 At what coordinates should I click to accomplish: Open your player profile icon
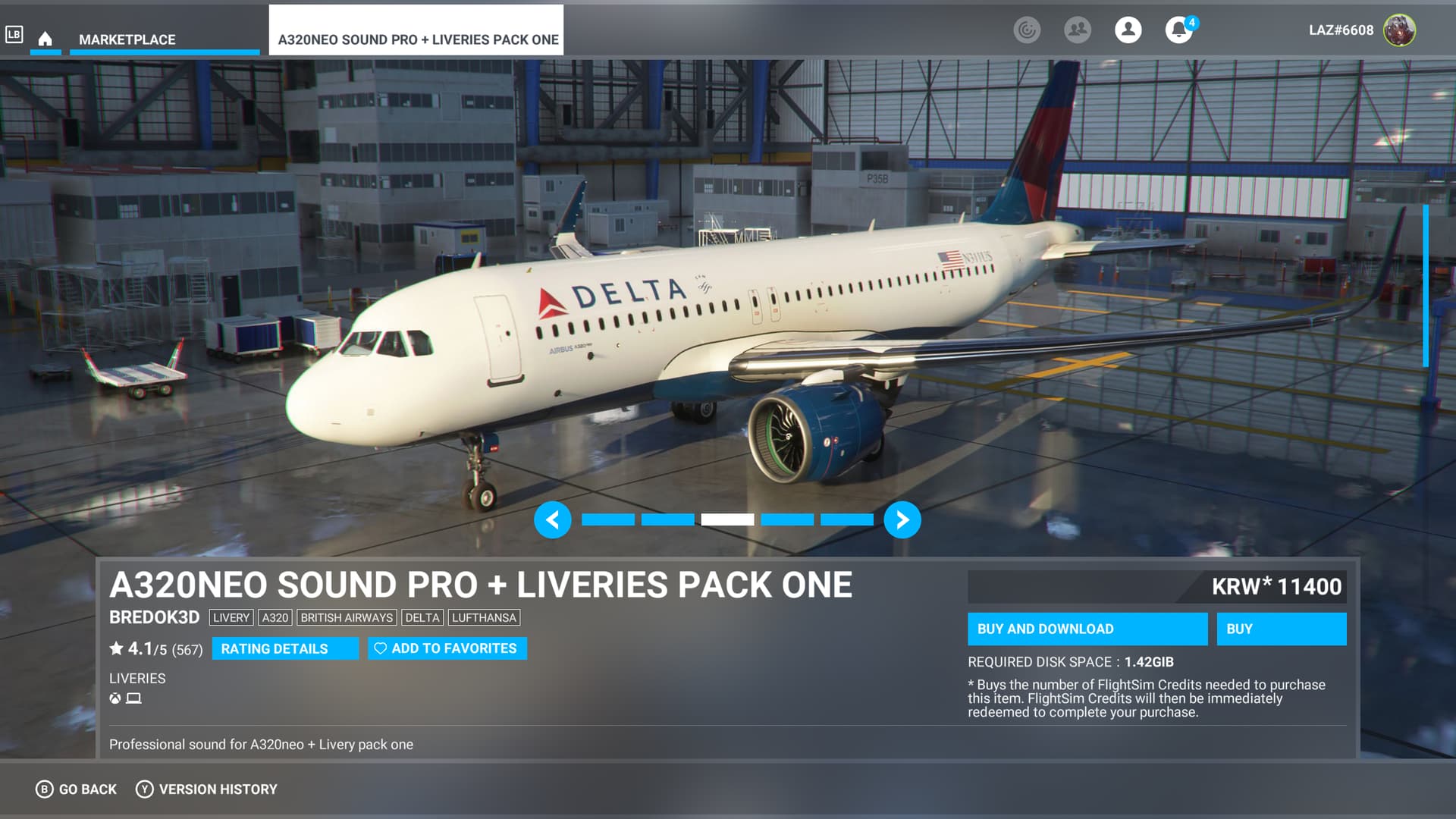pos(1128,30)
